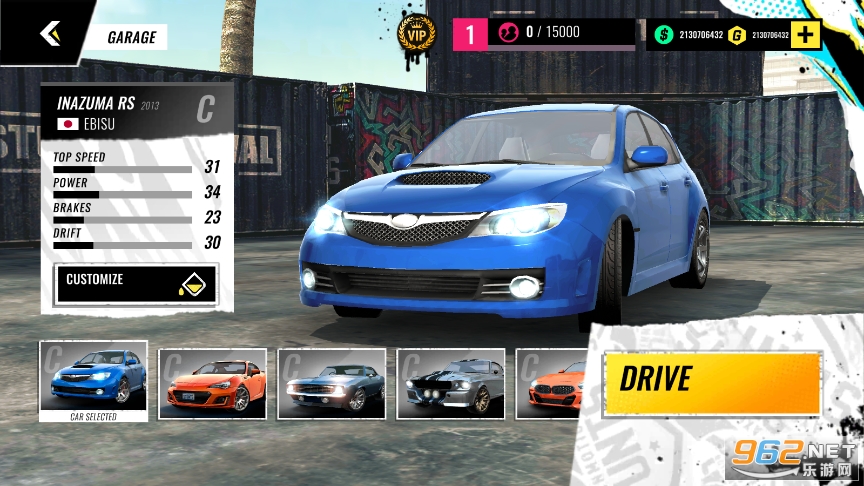Select the blue Inazuma RS thumbnail

tap(93, 381)
